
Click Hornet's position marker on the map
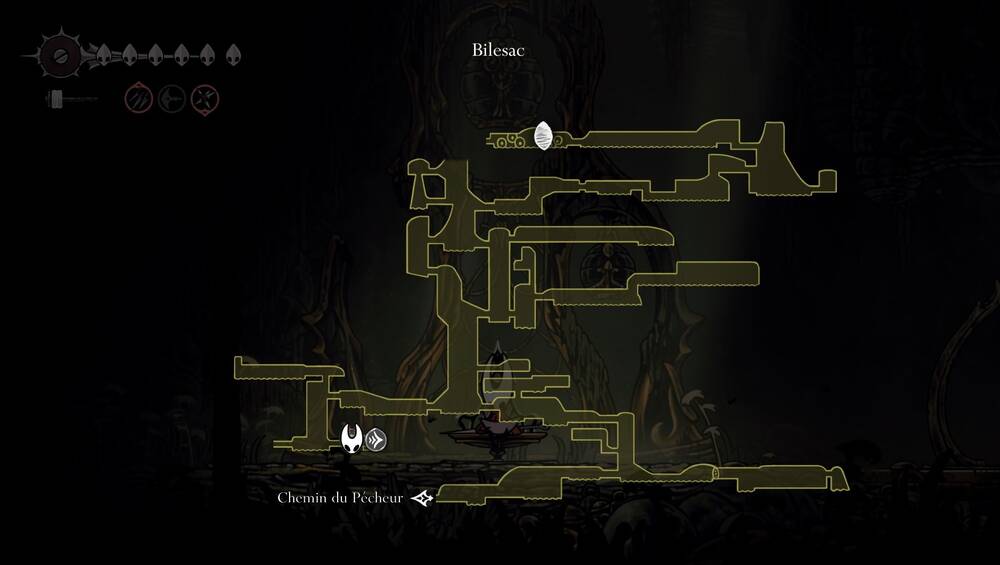351,438
